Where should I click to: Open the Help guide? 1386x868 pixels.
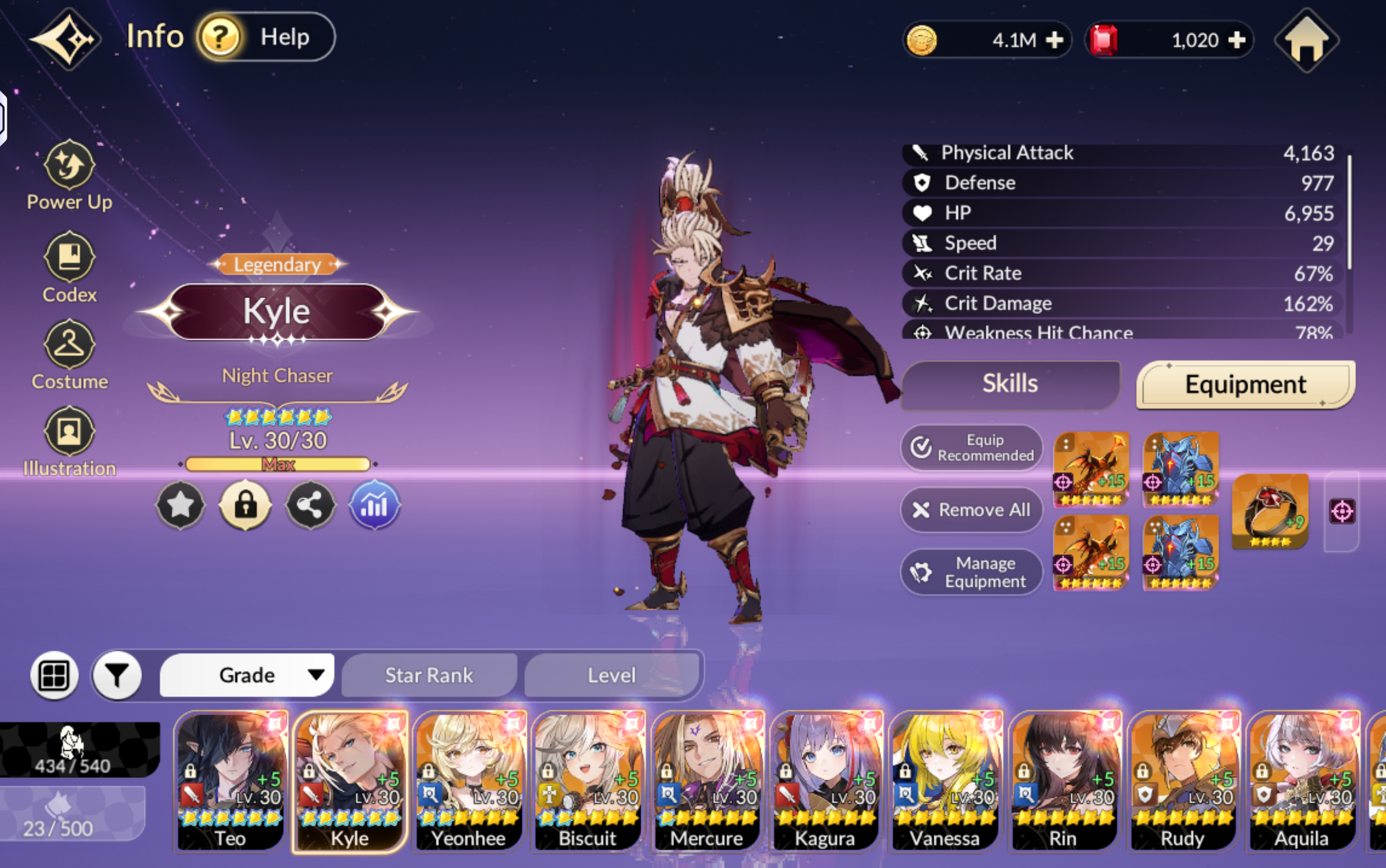coord(265,37)
